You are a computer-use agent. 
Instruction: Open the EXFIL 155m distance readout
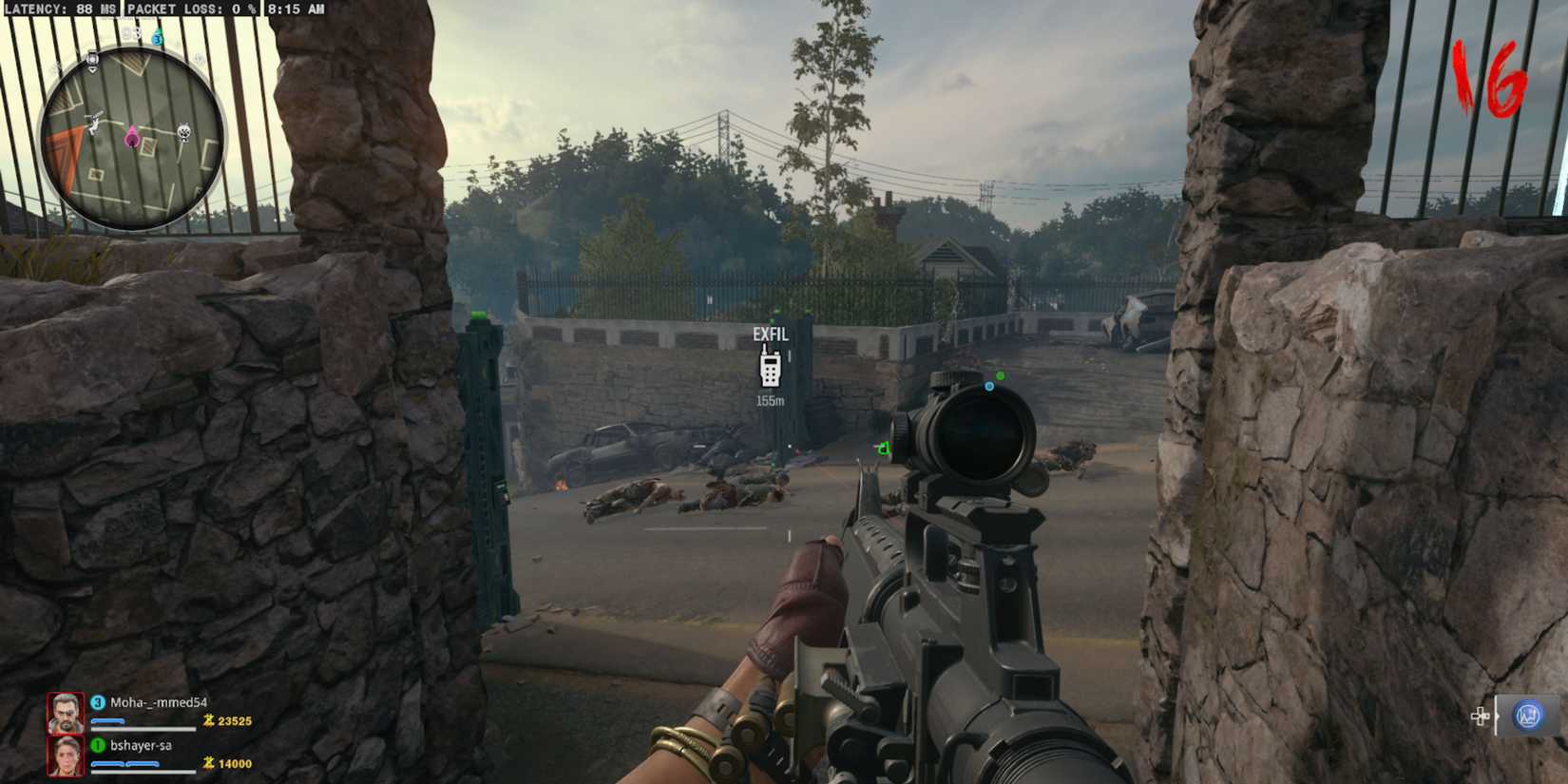[771, 400]
